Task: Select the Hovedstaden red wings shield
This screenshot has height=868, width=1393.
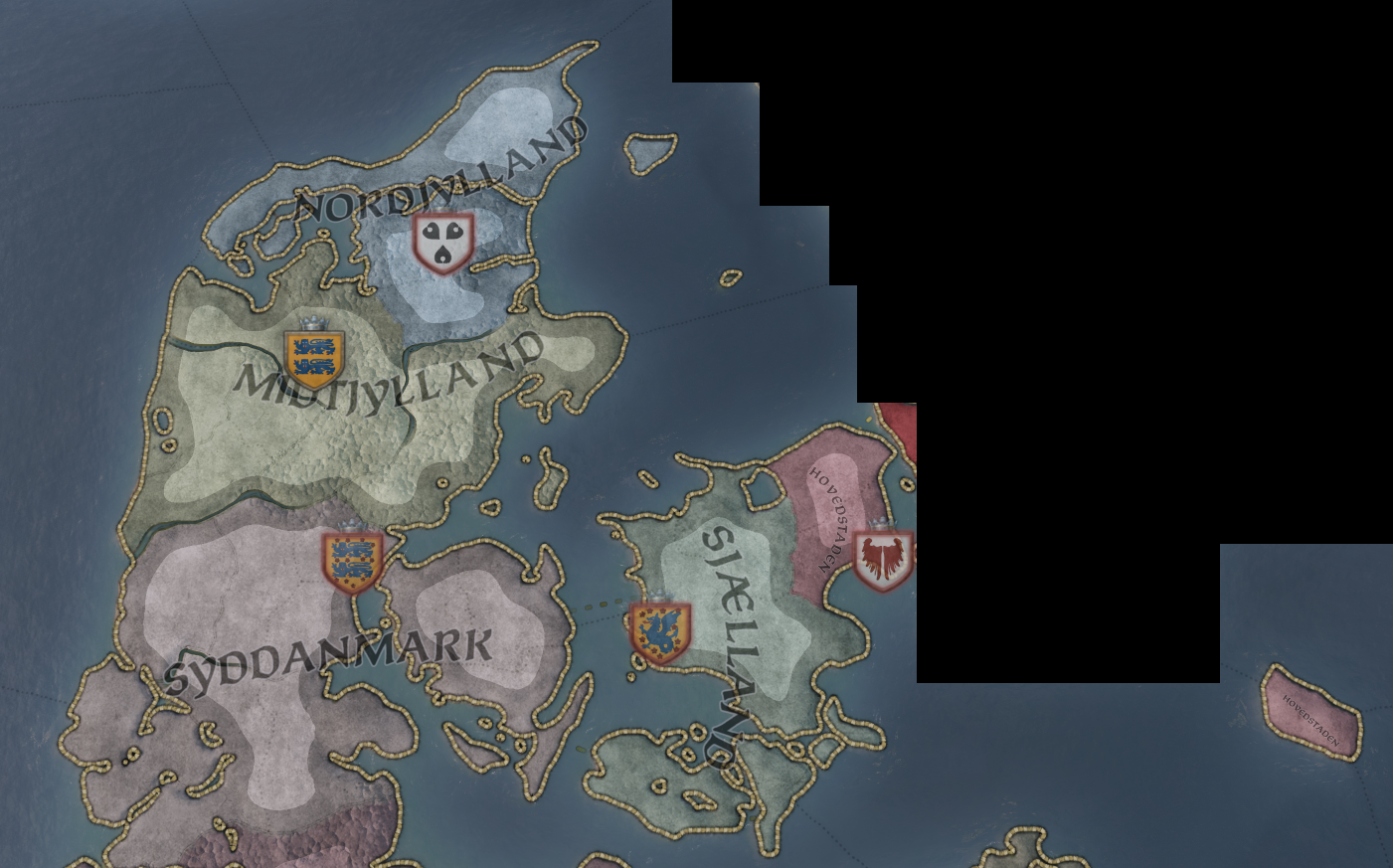Action: point(883,560)
